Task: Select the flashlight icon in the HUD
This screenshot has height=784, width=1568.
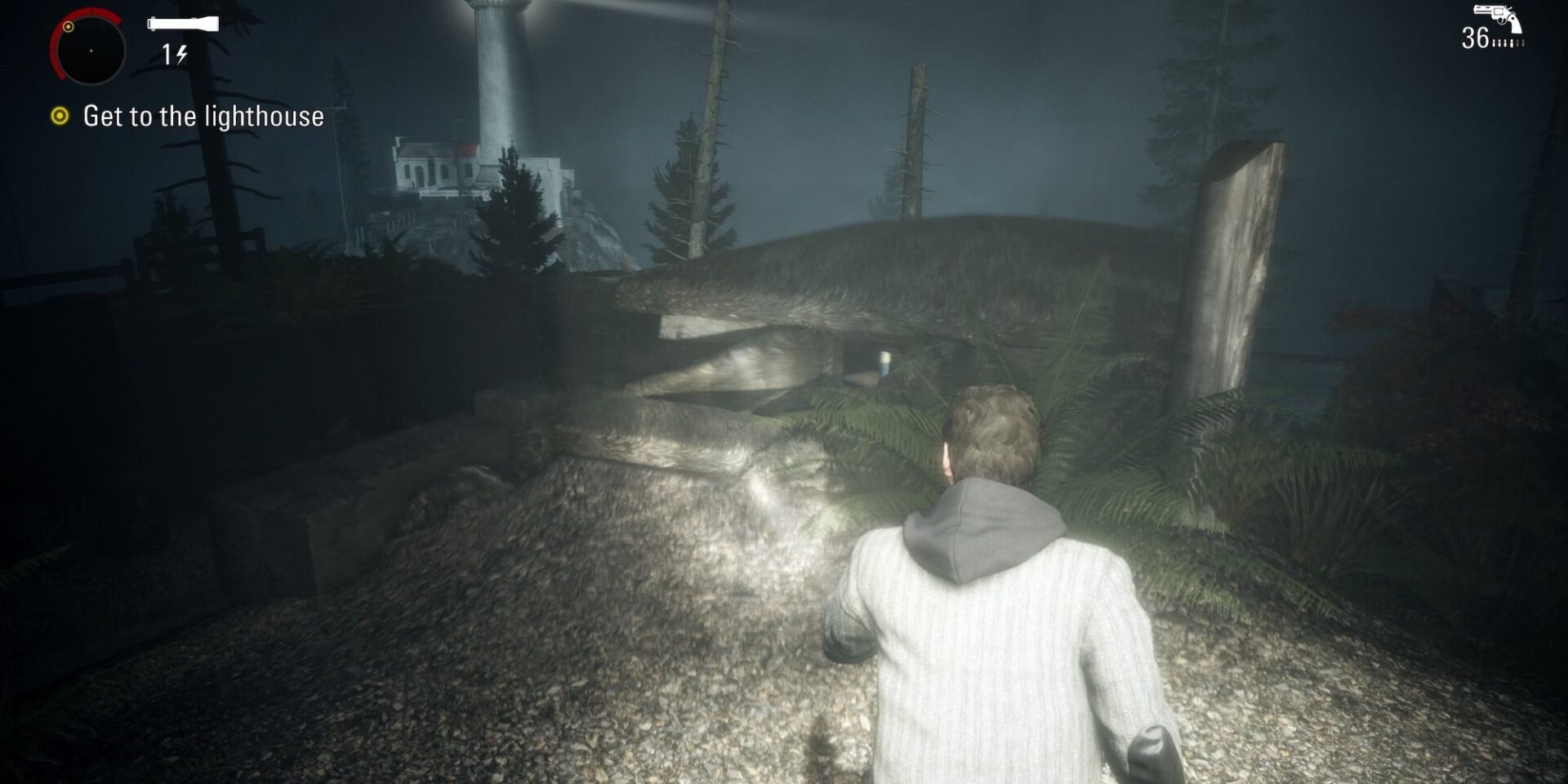Action: 183,24
